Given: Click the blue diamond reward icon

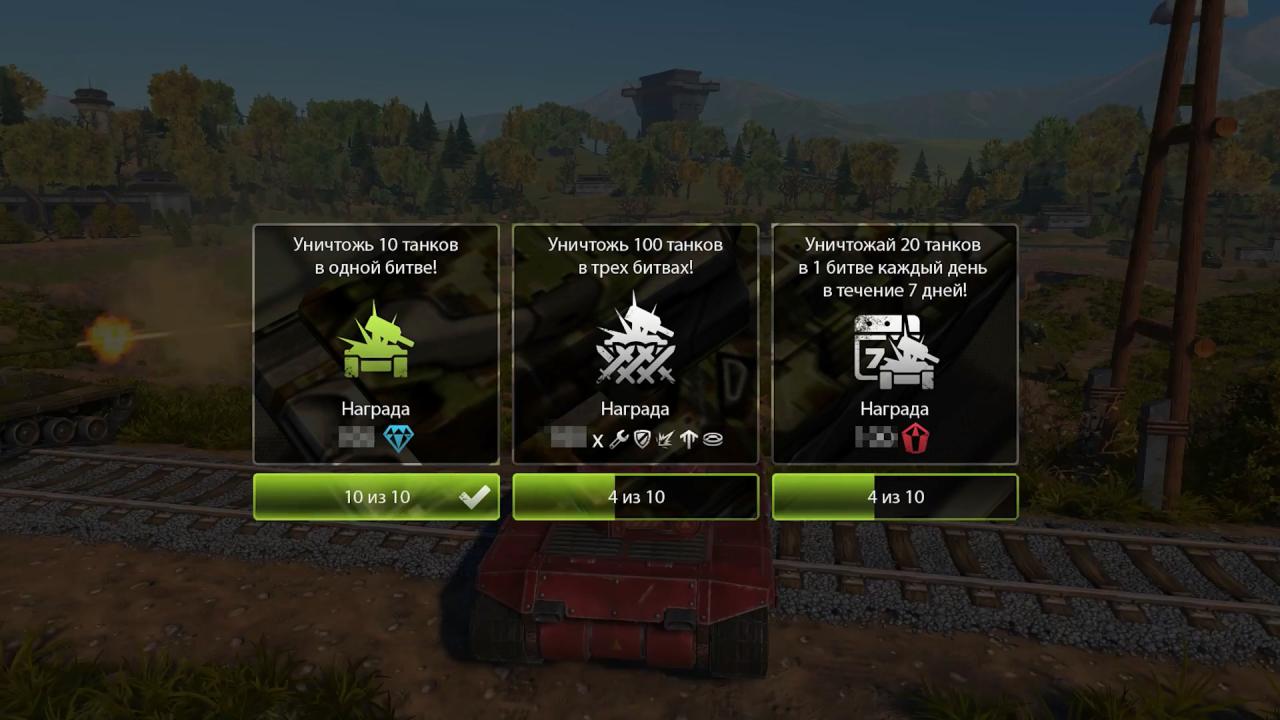Looking at the screenshot, I should tap(399, 437).
